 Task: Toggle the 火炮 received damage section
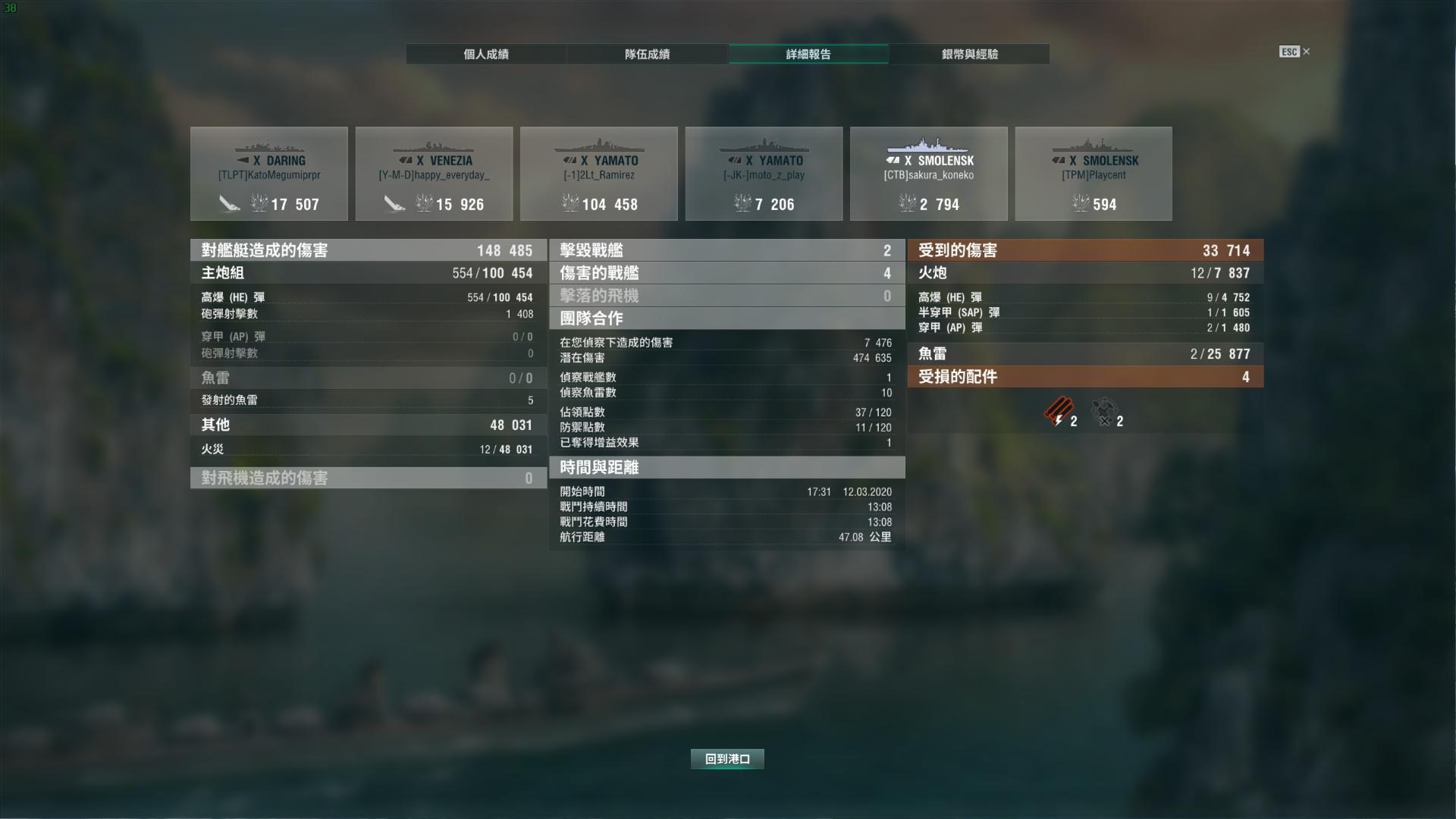1086,273
